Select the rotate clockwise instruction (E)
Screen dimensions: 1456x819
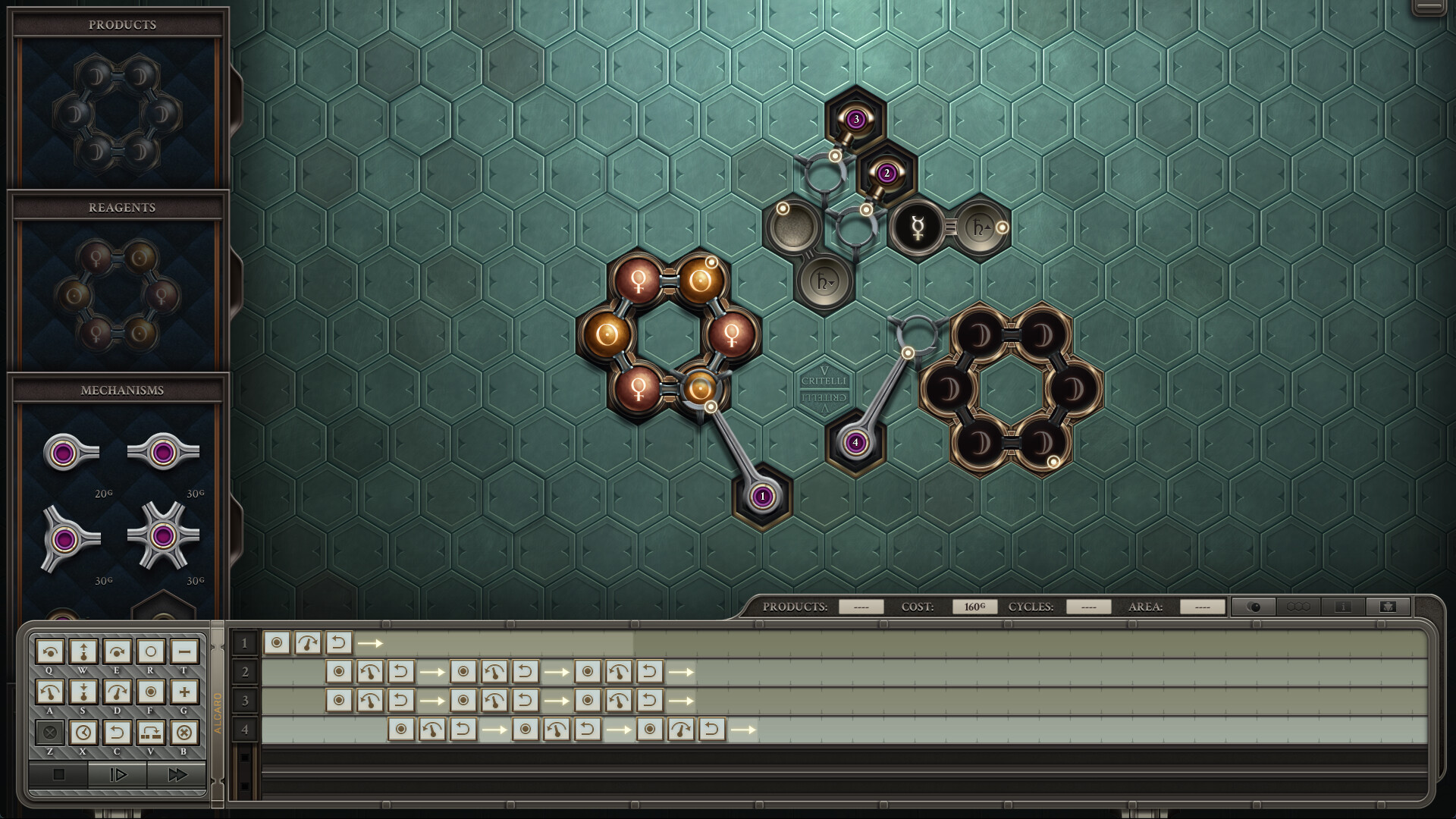[118, 651]
